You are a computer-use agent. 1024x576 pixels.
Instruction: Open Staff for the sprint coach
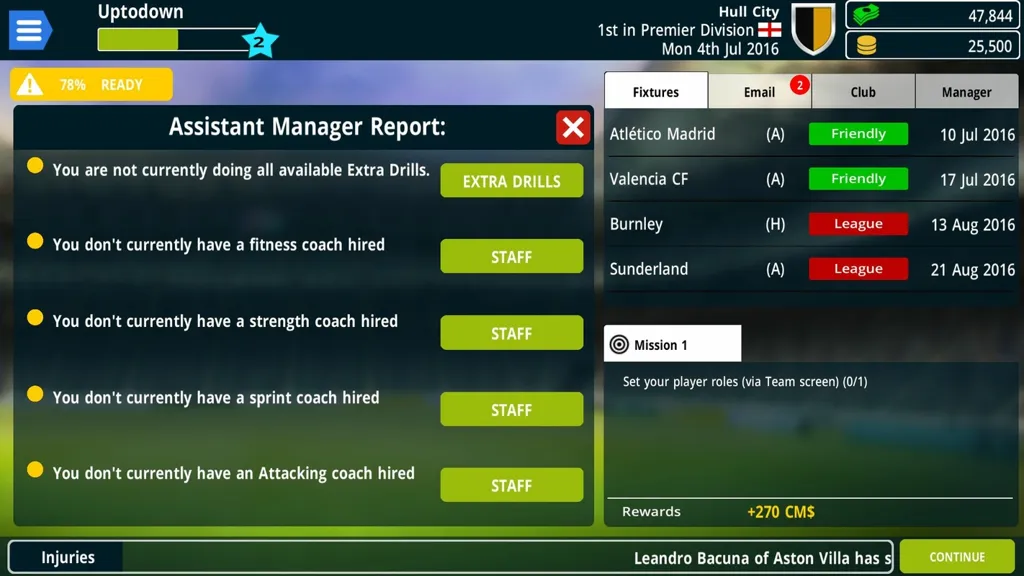click(x=511, y=409)
